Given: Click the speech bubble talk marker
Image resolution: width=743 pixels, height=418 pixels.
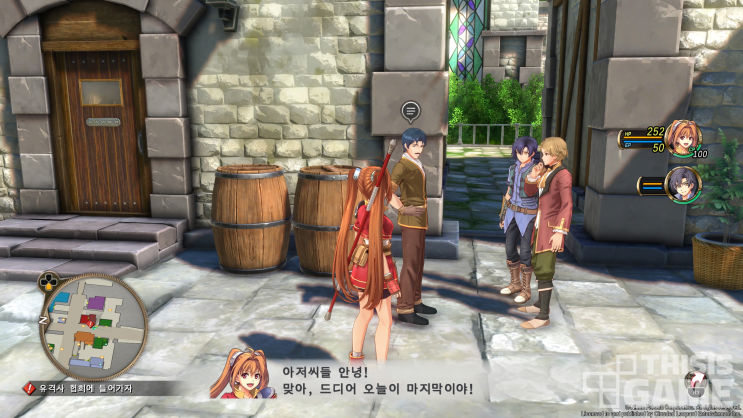Looking at the screenshot, I should tap(408, 110).
